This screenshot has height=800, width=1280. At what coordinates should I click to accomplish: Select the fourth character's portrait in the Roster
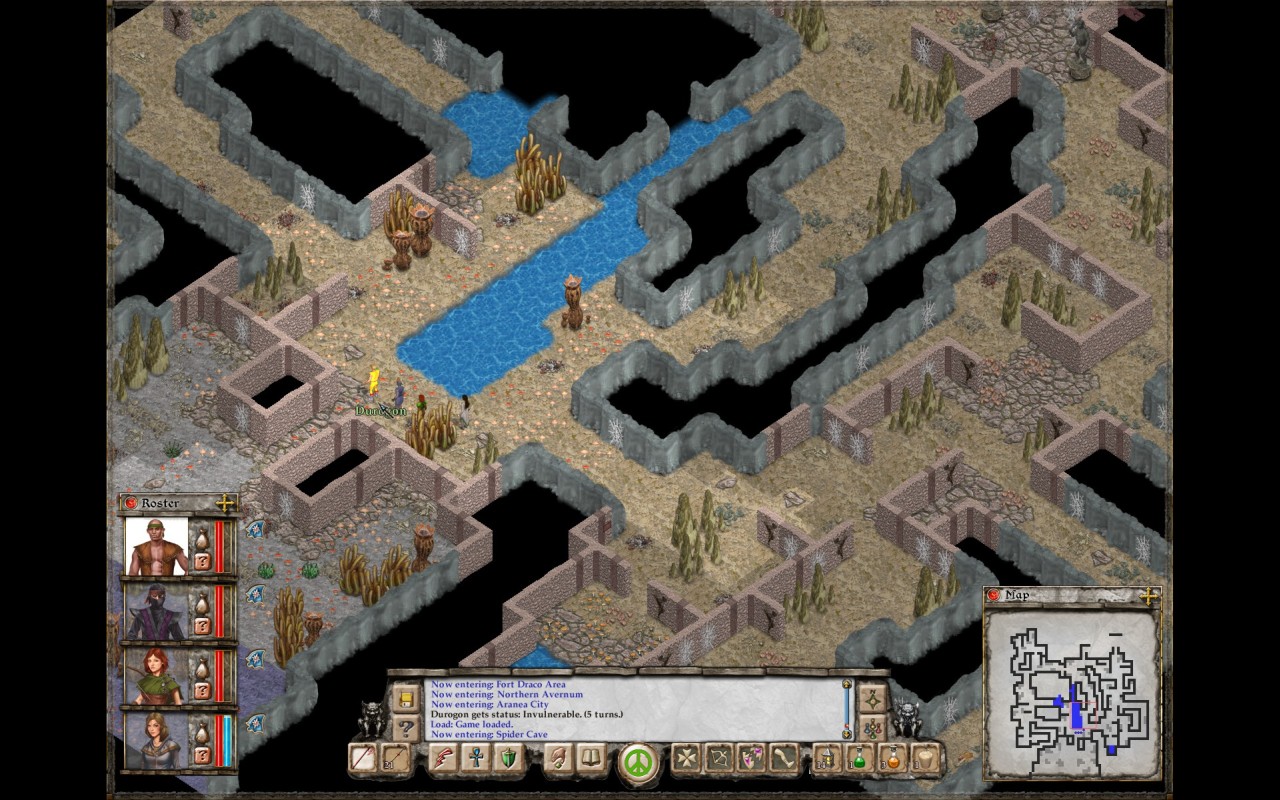157,738
